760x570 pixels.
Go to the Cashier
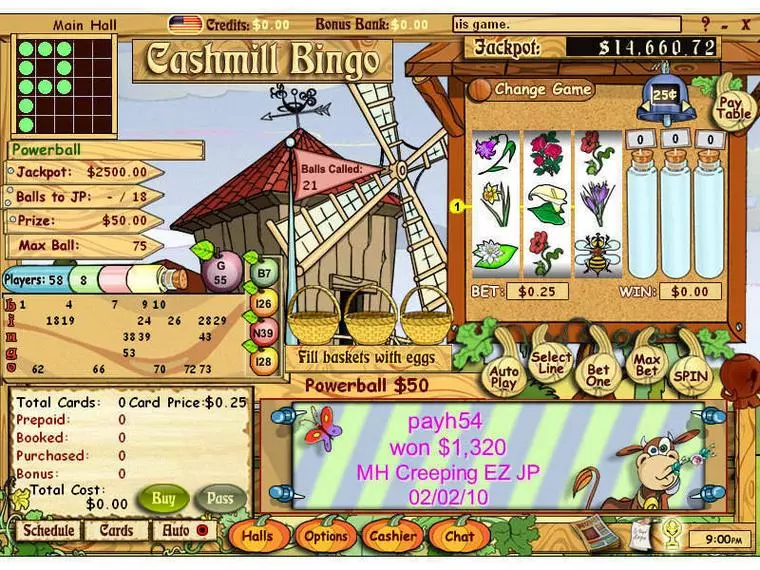point(393,536)
